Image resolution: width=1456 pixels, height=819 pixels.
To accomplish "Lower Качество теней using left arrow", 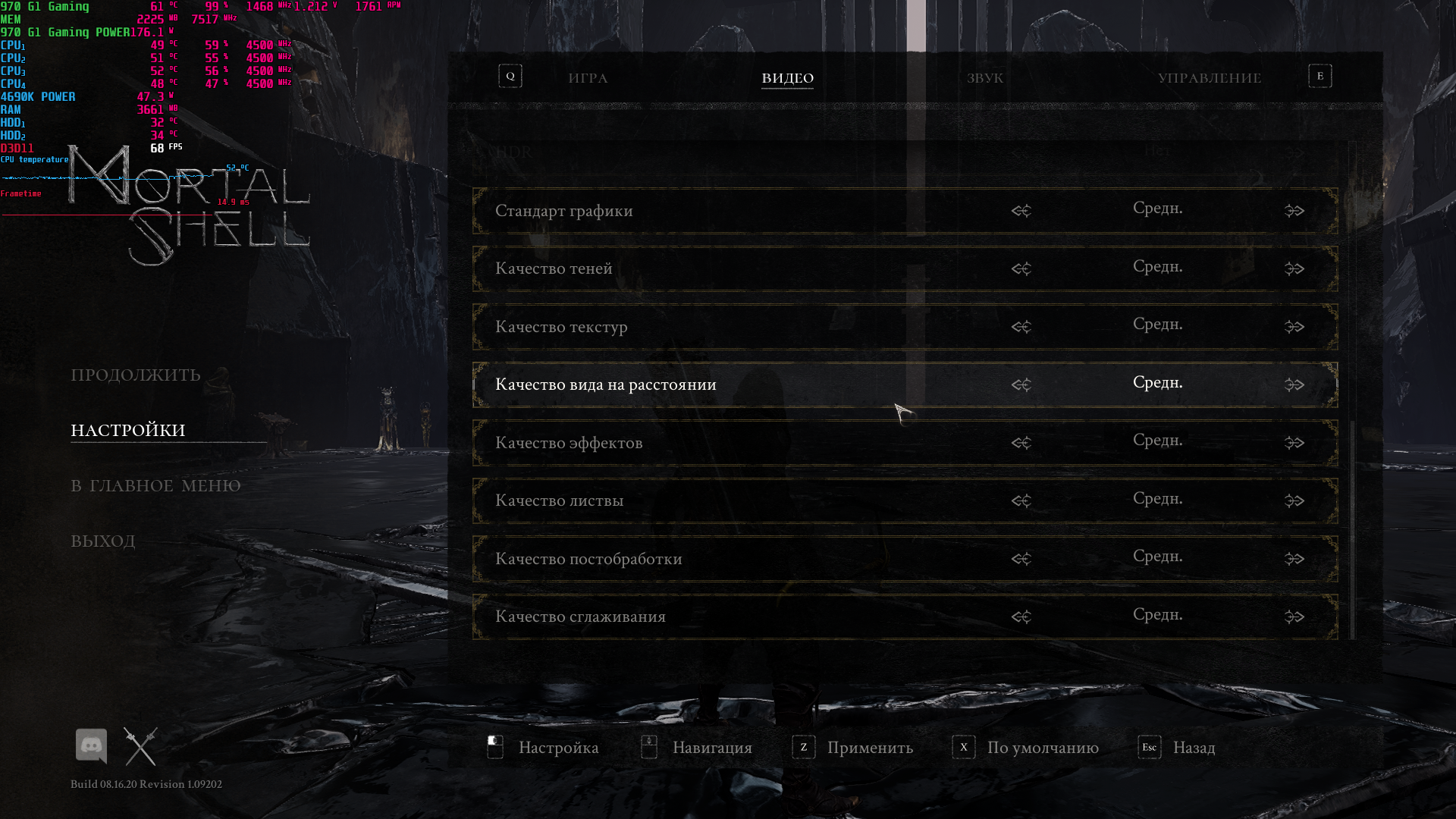I will [1021, 269].
